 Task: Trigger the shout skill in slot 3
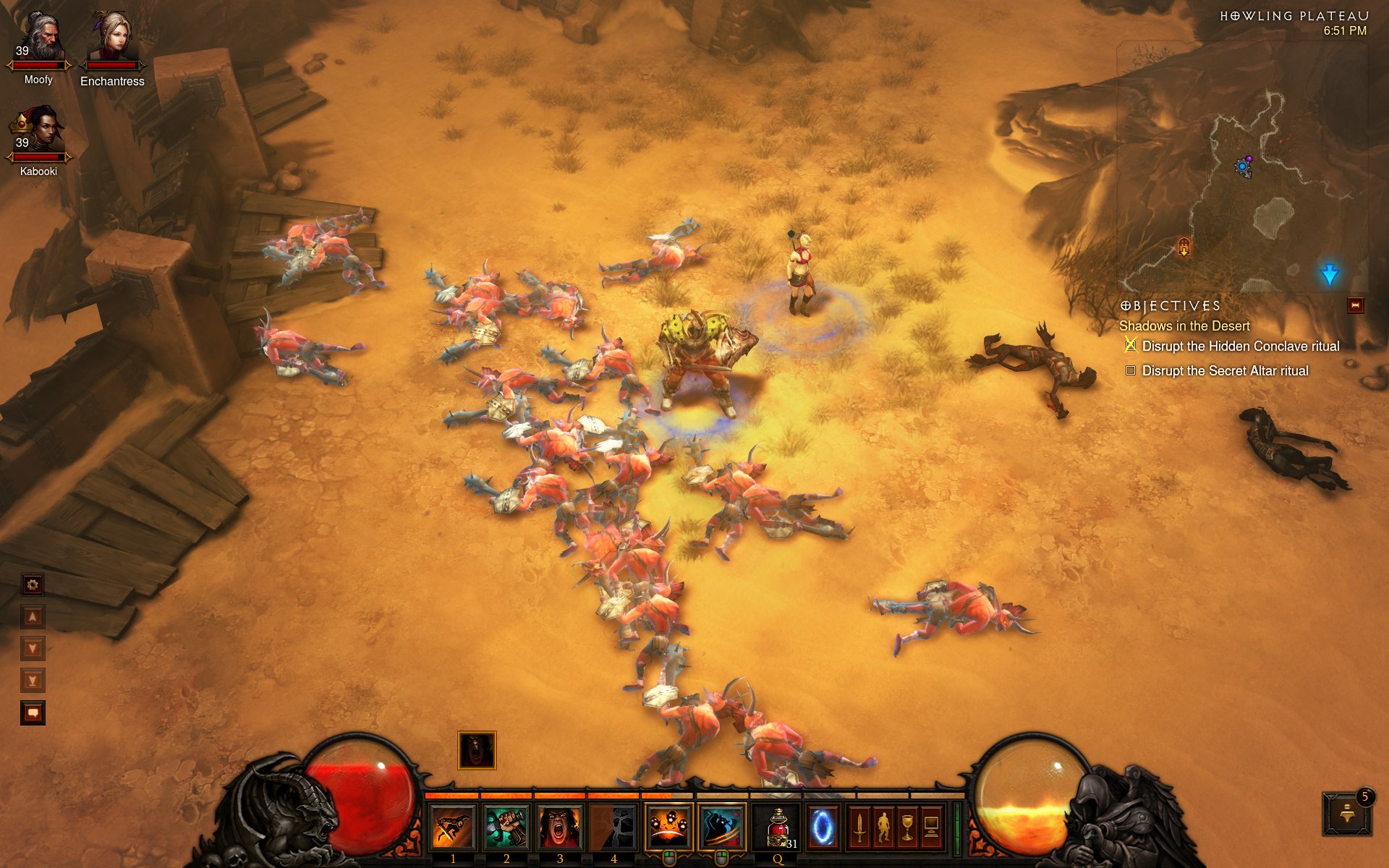pos(560,826)
